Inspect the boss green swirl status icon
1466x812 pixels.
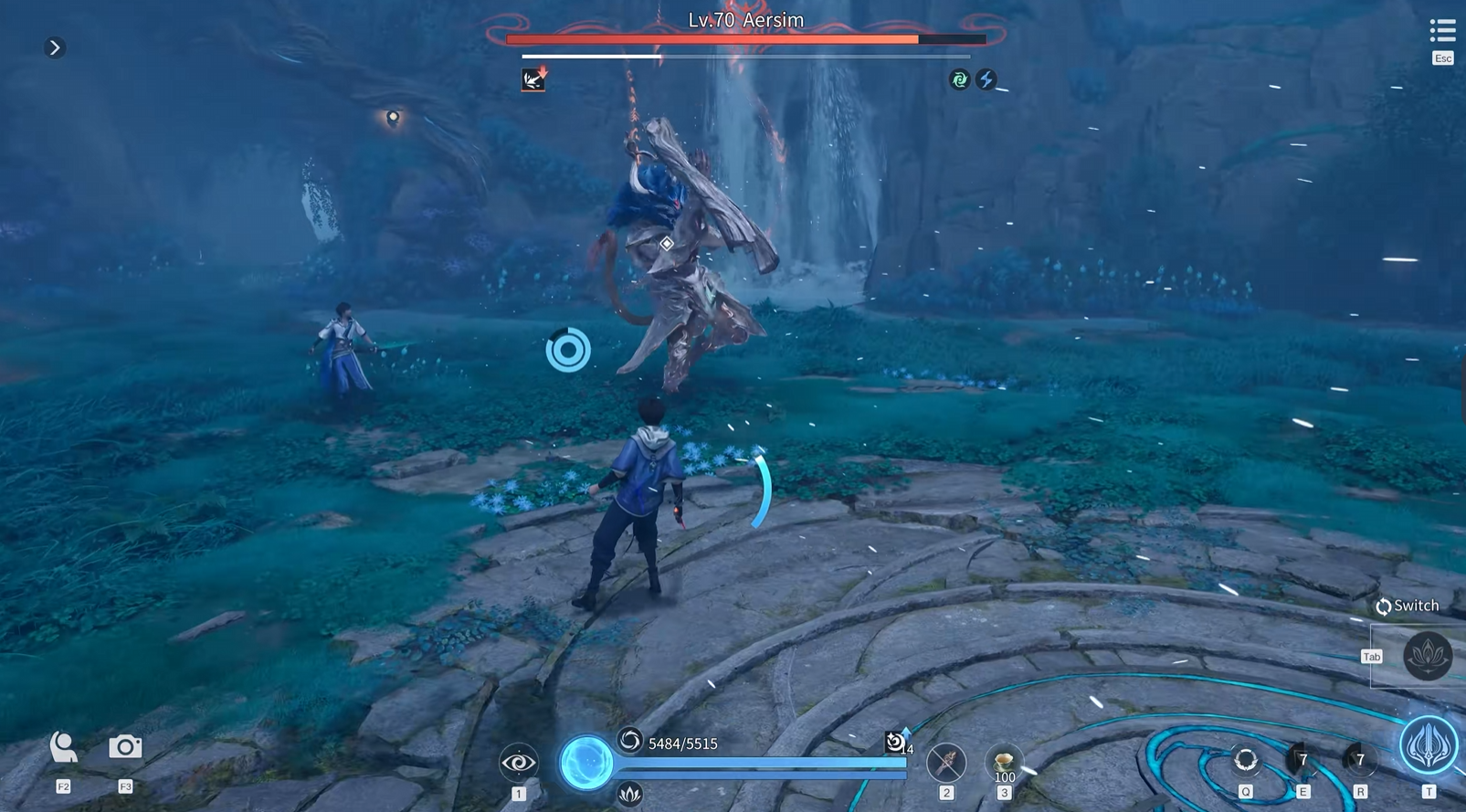959,79
